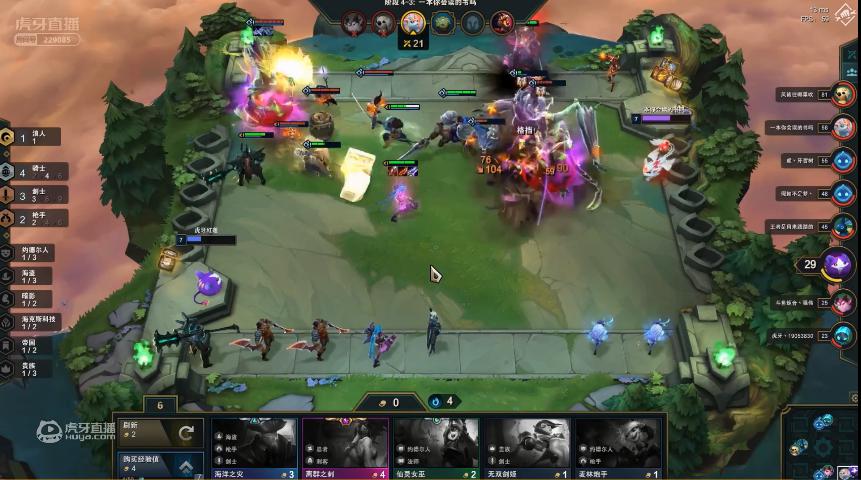This screenshot has height=480, width=861.
Task: Select the 贵族 trait entry
Action: pyautogui.click(x=35, y=368)
